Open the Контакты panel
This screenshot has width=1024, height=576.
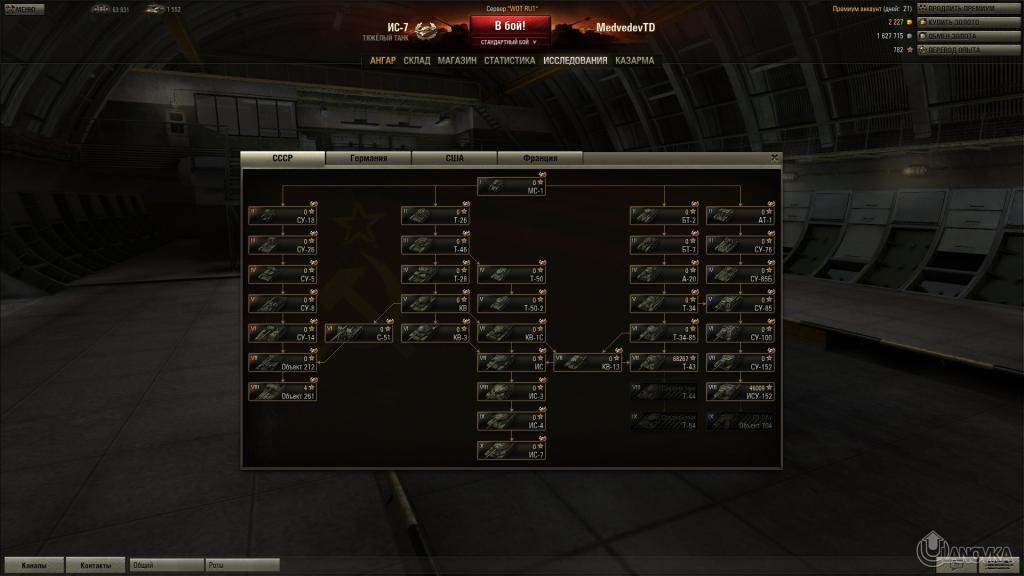(96, 565)
